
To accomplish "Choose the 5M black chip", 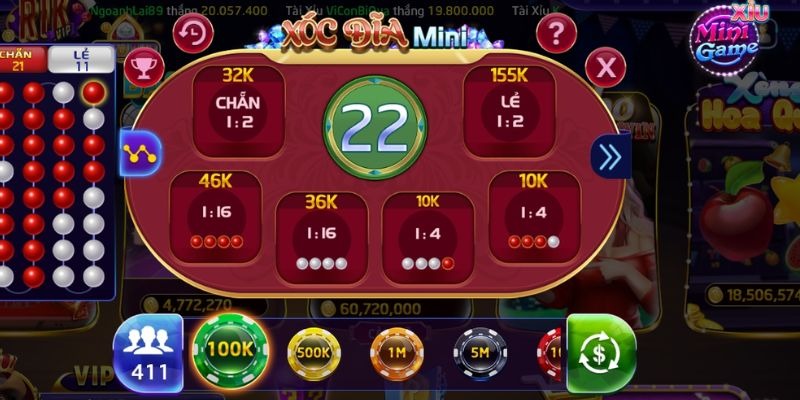I will (x=480, y=353).
